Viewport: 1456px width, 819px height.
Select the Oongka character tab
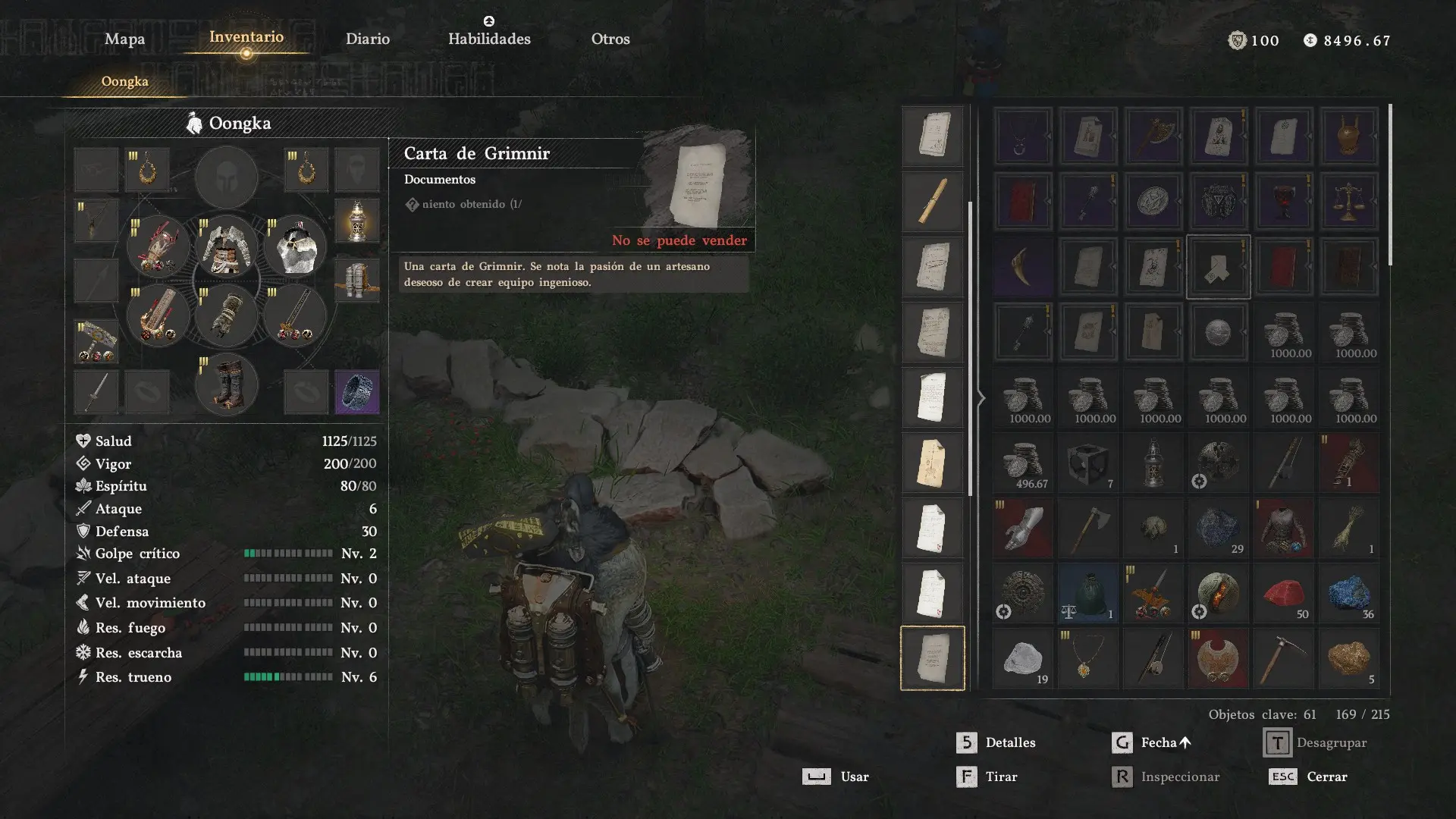tap(125, 81)
